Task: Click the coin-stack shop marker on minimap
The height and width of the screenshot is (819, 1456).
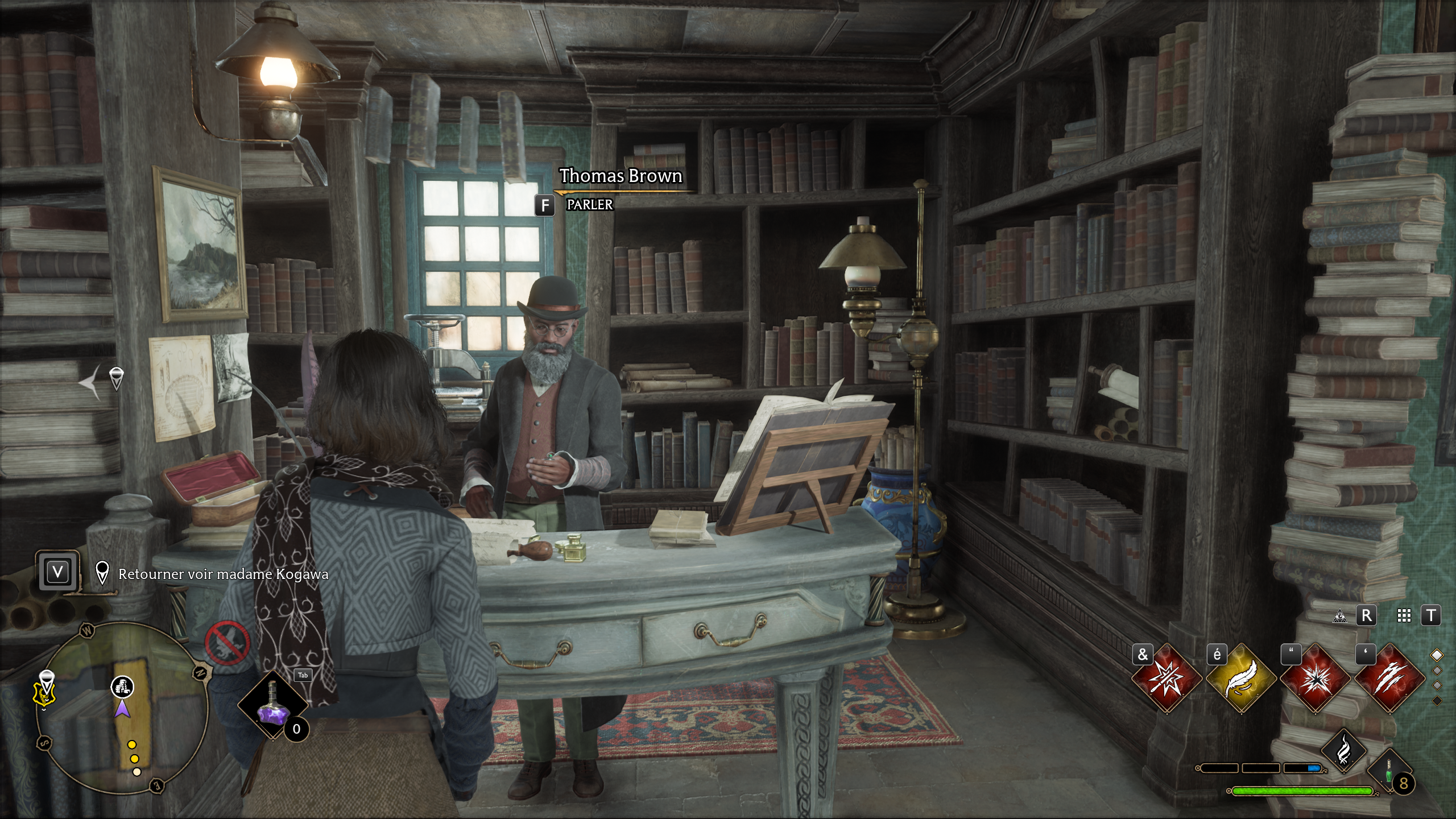Action: click(x=122, y=686)
